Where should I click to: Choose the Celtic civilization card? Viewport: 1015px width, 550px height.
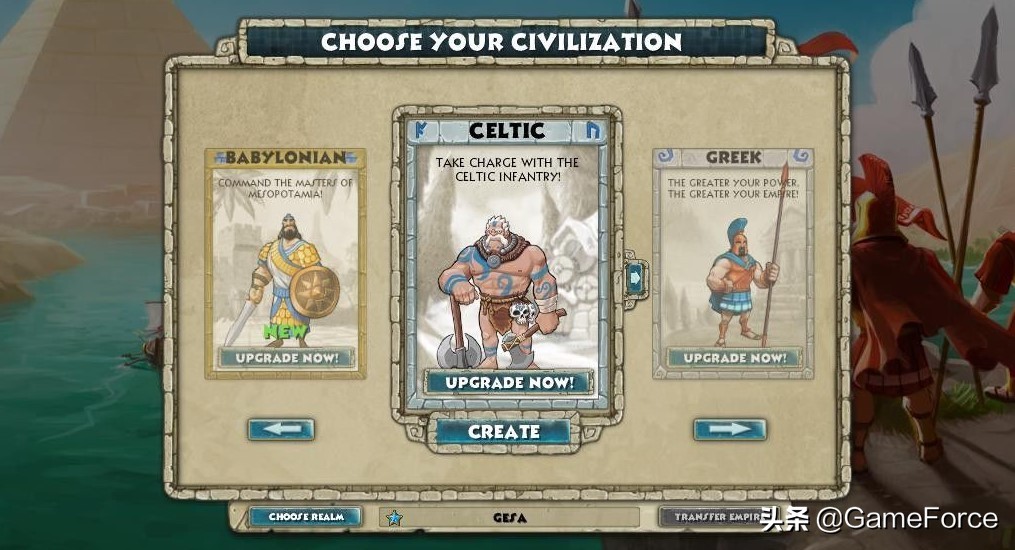pos(509,260)
